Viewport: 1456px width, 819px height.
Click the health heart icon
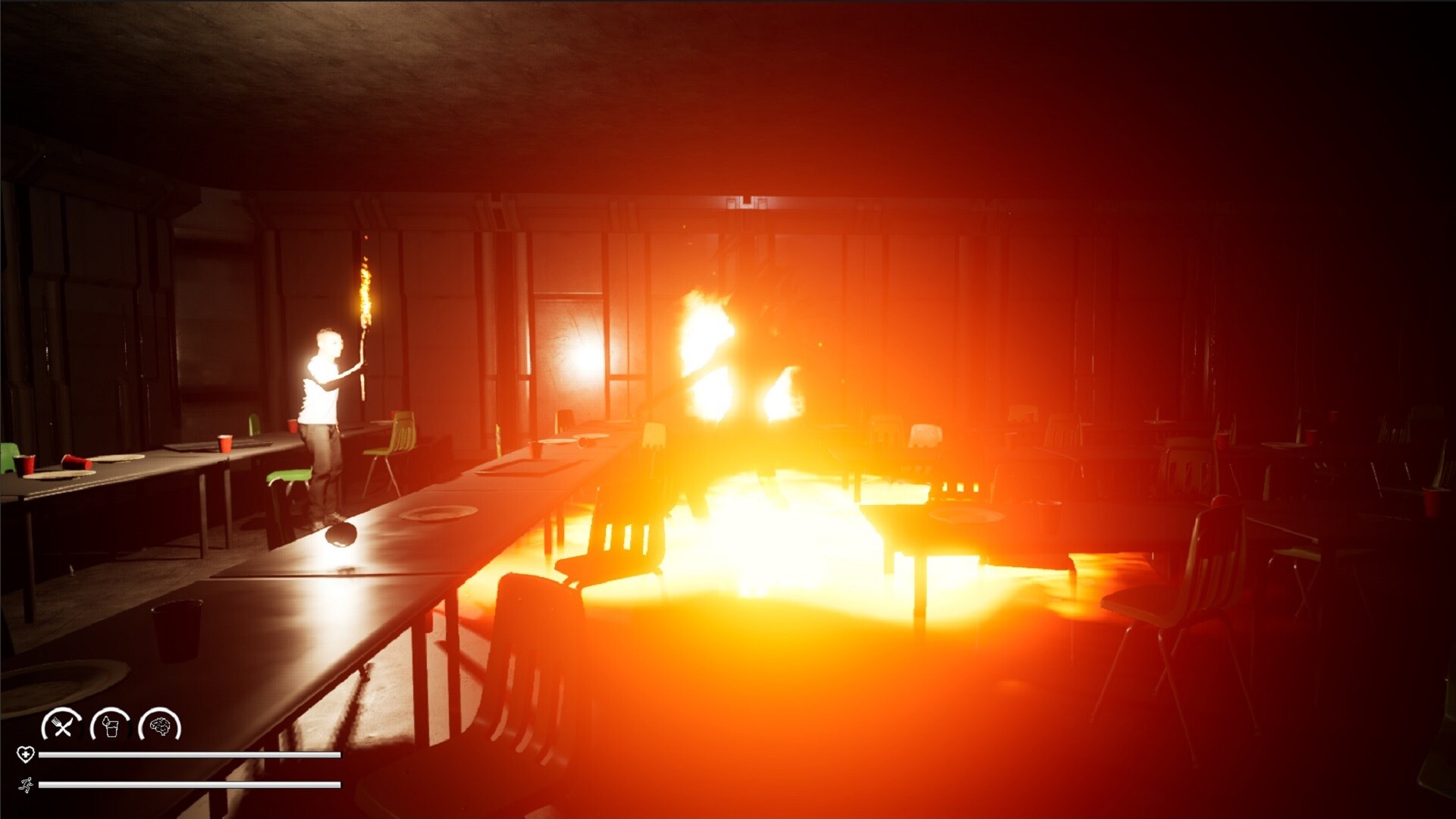tap(27, 755)
